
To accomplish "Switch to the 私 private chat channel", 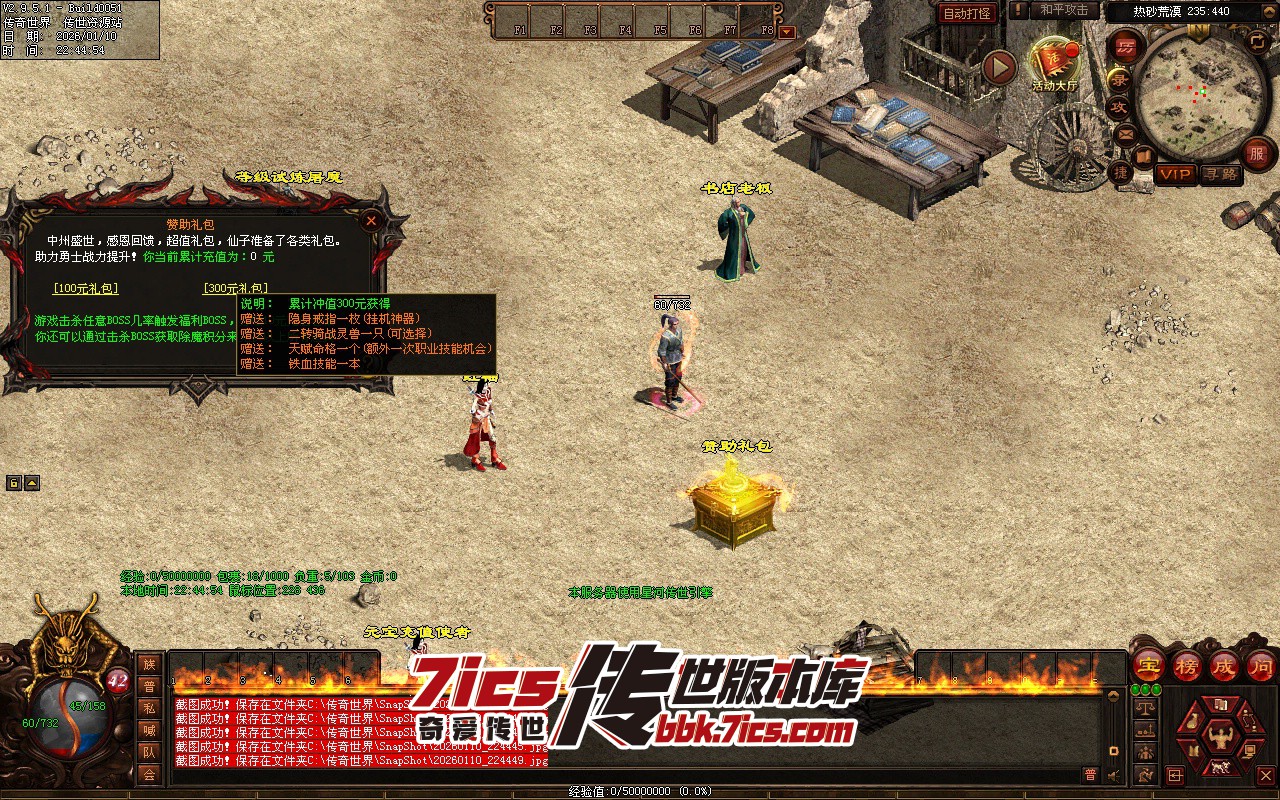I will pos(149,708).
